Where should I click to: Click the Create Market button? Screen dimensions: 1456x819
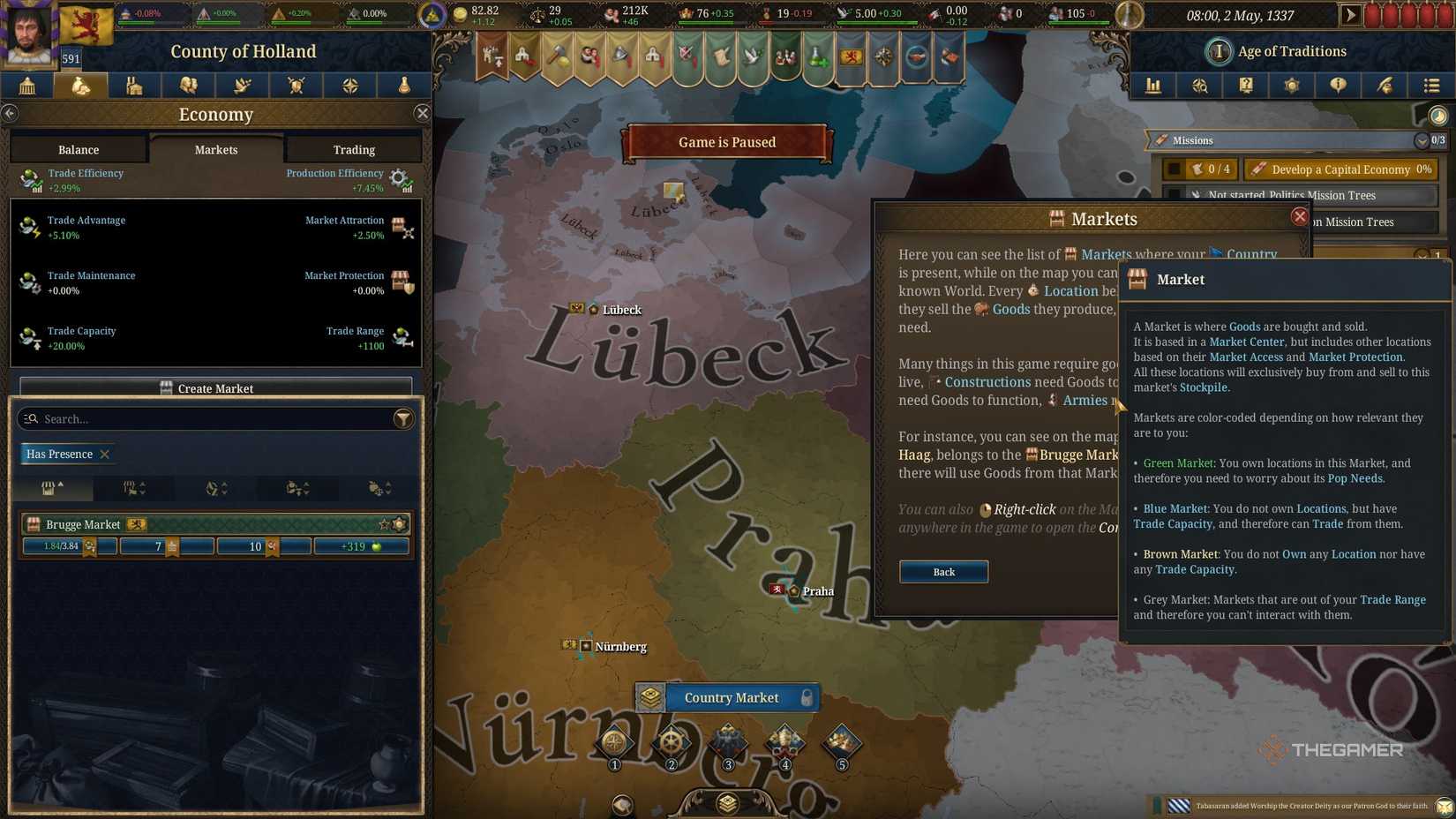click(x=214, y=388)
